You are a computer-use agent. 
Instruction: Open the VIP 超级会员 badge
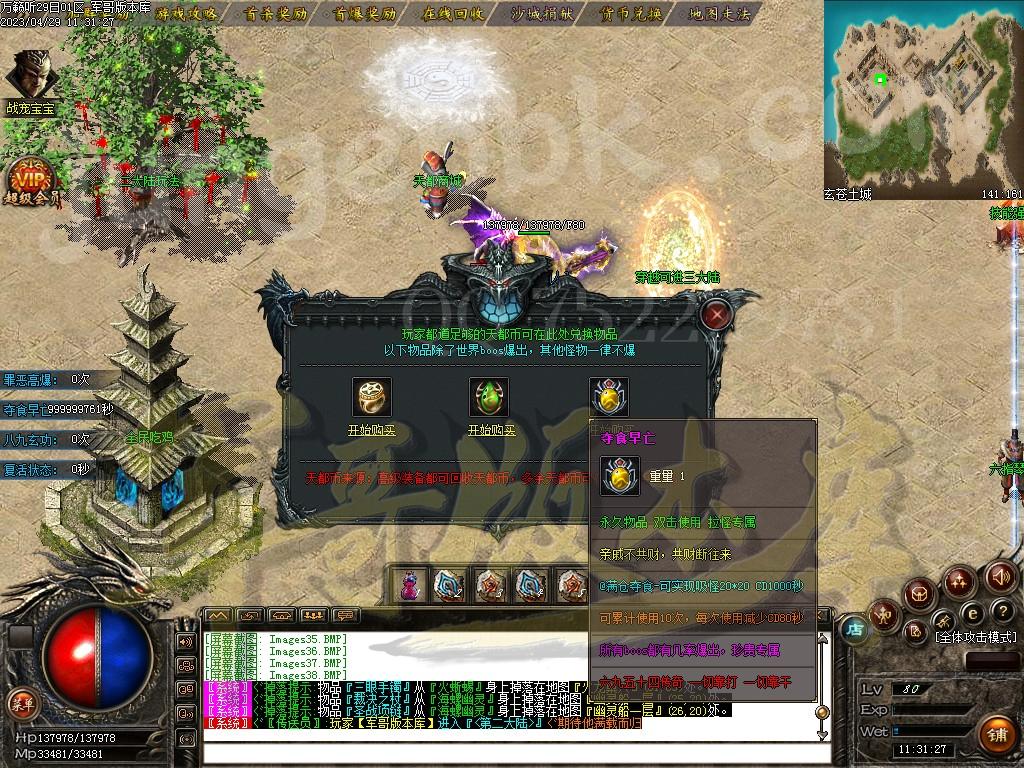[32, 180]
